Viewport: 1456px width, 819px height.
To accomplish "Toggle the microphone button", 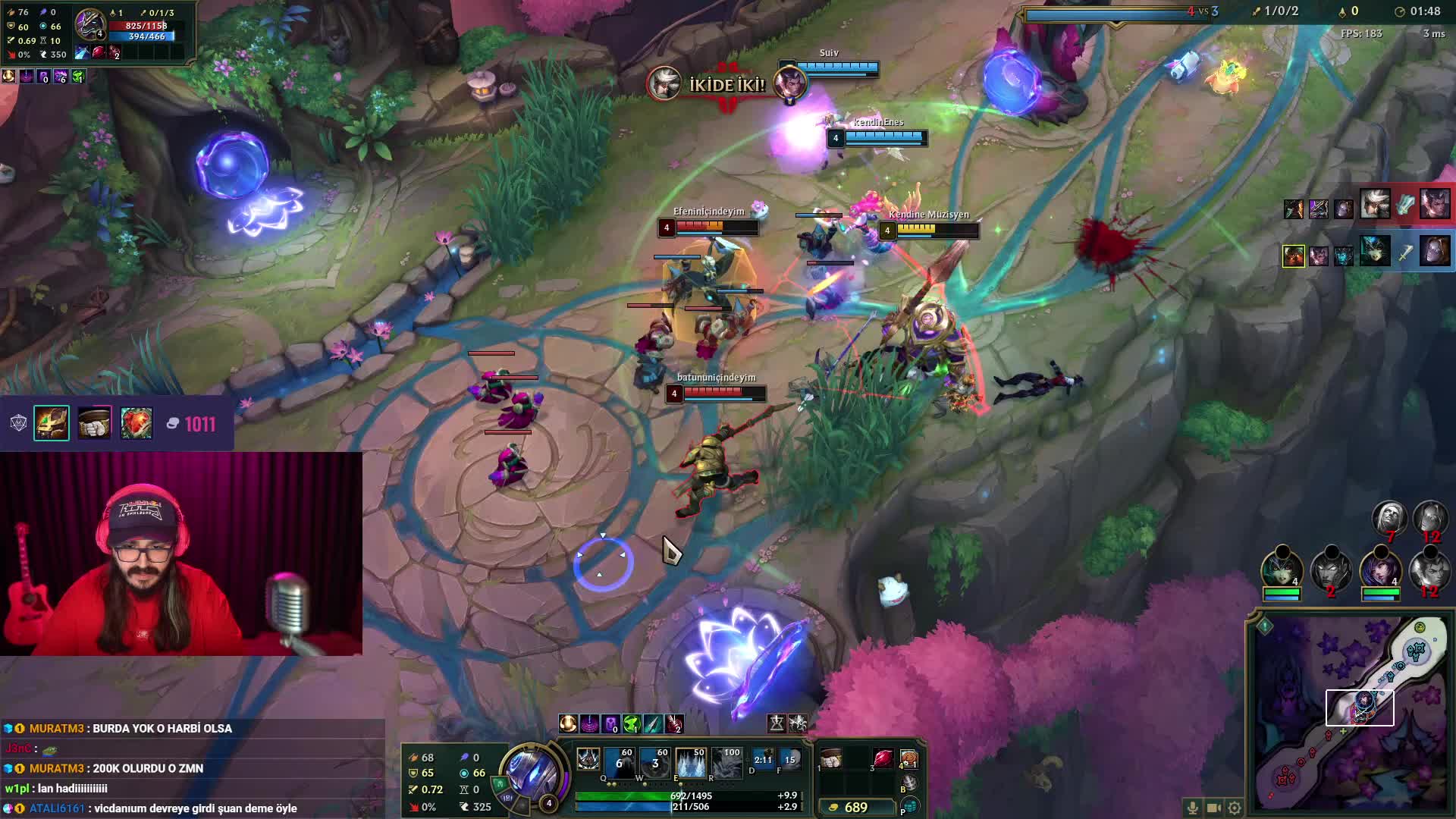I will click(x=1192, y=808).
